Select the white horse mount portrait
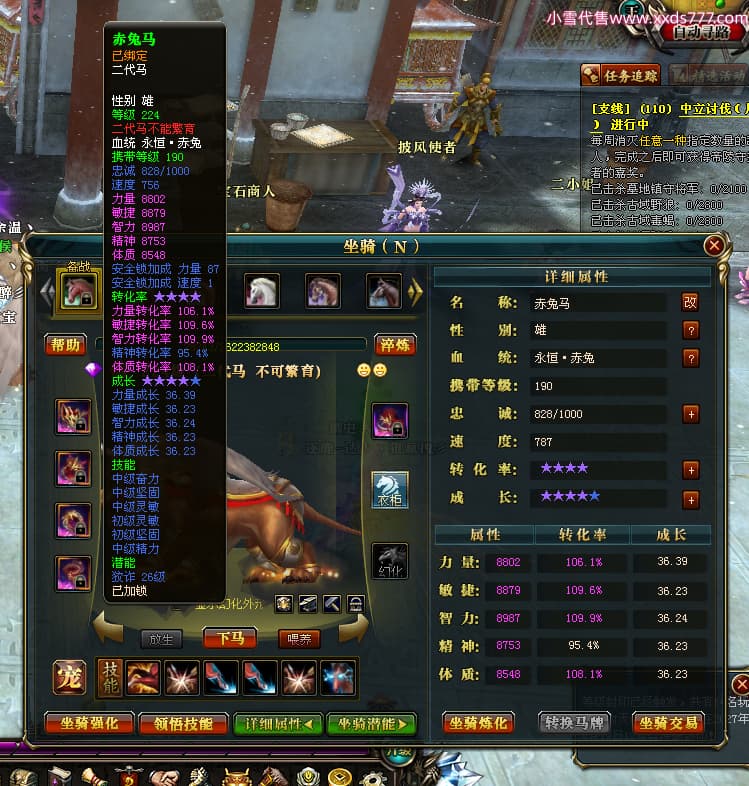Image resolution: width=749 pixels, height=786 pixels. (x=262, y=291)
